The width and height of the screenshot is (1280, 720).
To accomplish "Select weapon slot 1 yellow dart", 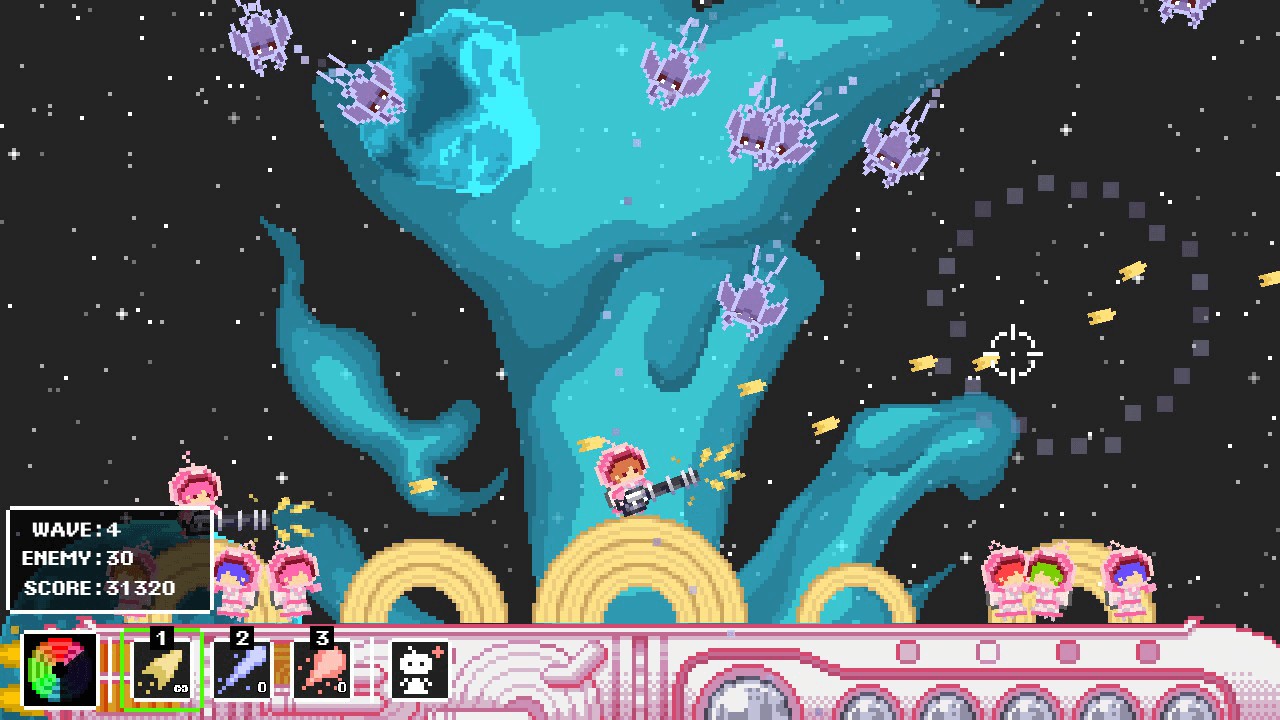I will coord(162,668).
